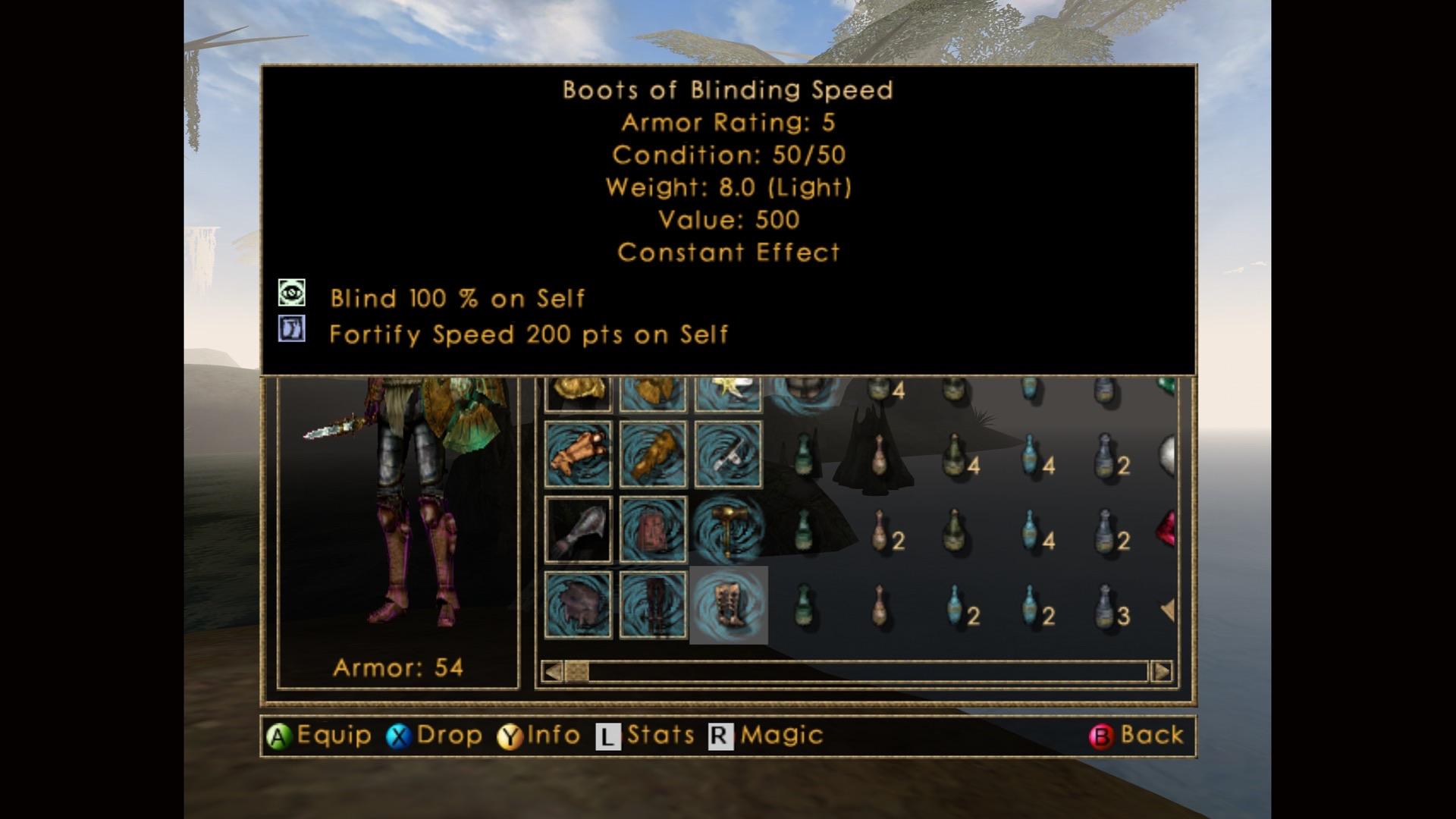Choose the dark red greaves slot
Viewport: 1456px width, 819px height.
click(652, 605)
